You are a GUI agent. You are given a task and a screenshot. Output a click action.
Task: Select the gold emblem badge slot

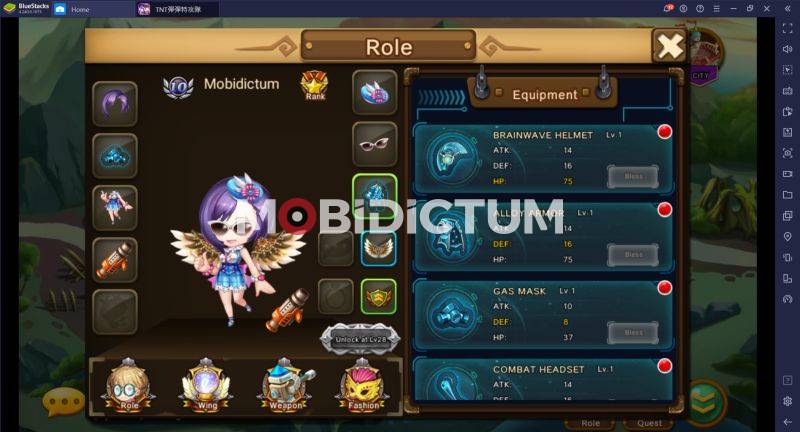point(379,296)
